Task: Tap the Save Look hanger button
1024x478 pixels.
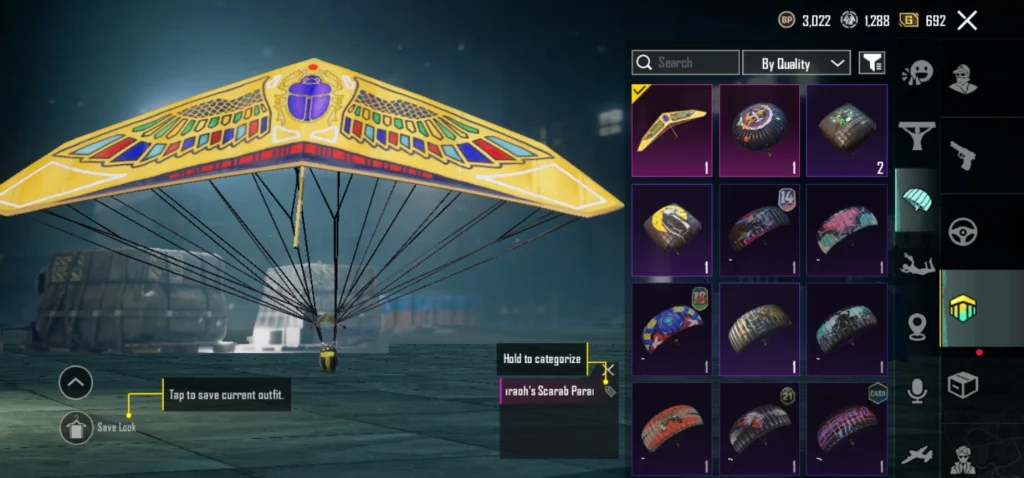Action: point(76,427)
